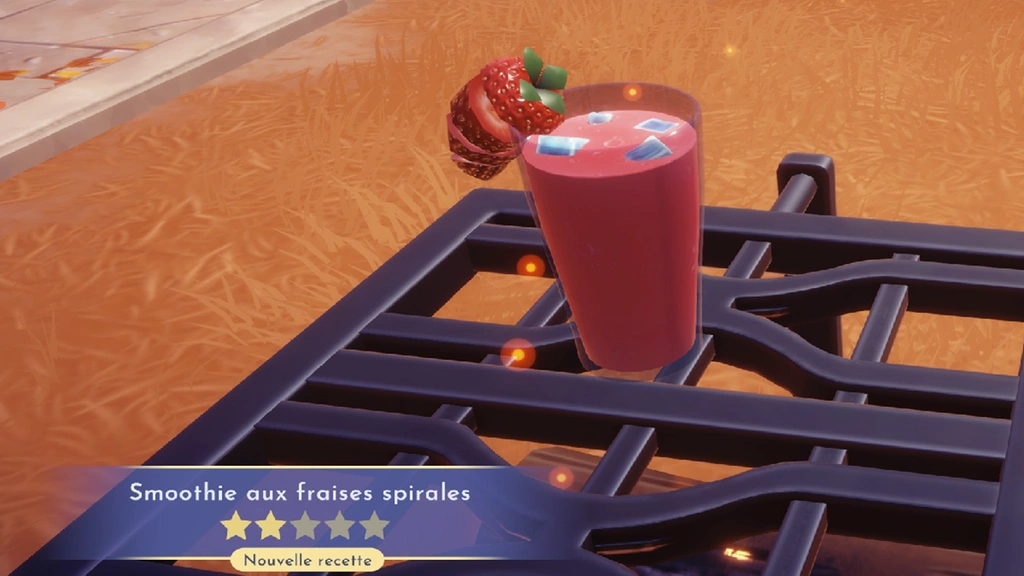Viewport: 1024px width, 576px height.
Task: Select the Smoothie aux fraises spirales banner
Action: 299,493
